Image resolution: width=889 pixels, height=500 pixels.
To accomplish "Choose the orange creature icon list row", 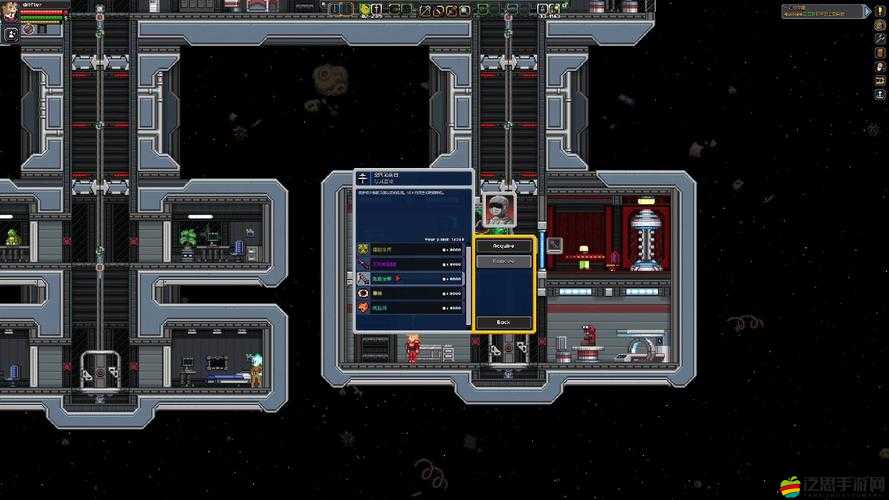I will pos(410,308).
